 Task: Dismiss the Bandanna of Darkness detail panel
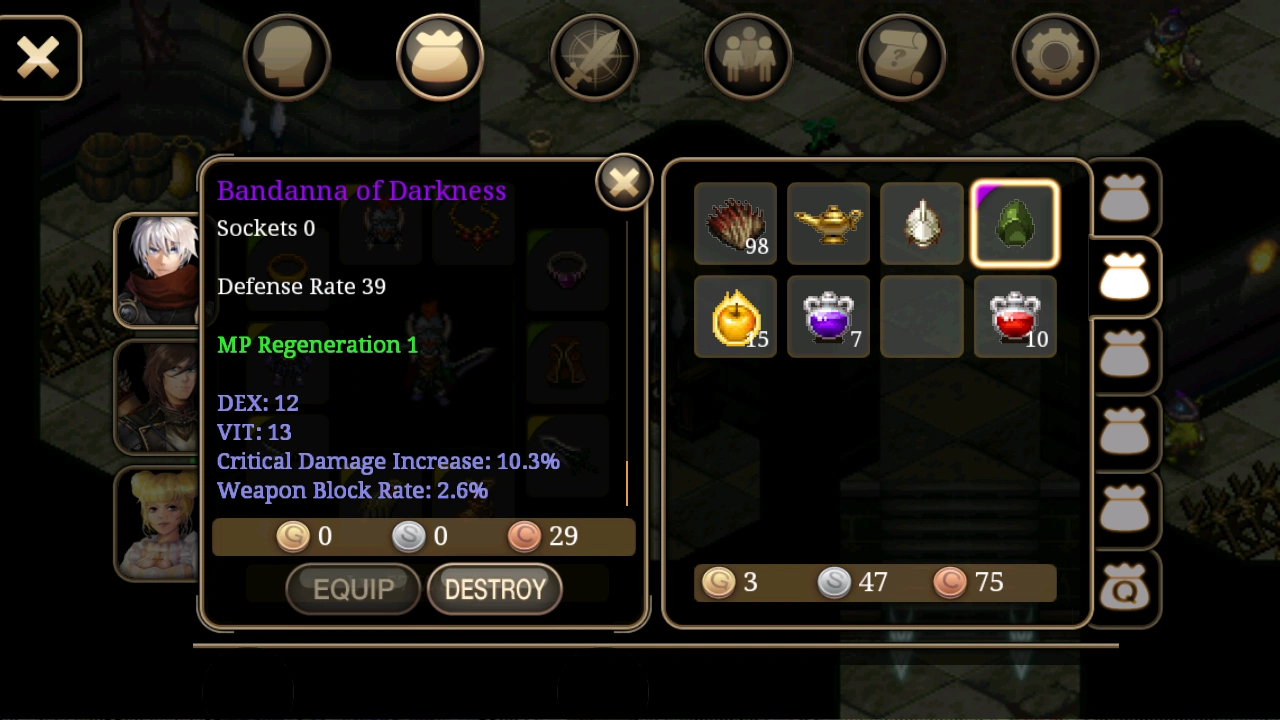coord(623,181)
